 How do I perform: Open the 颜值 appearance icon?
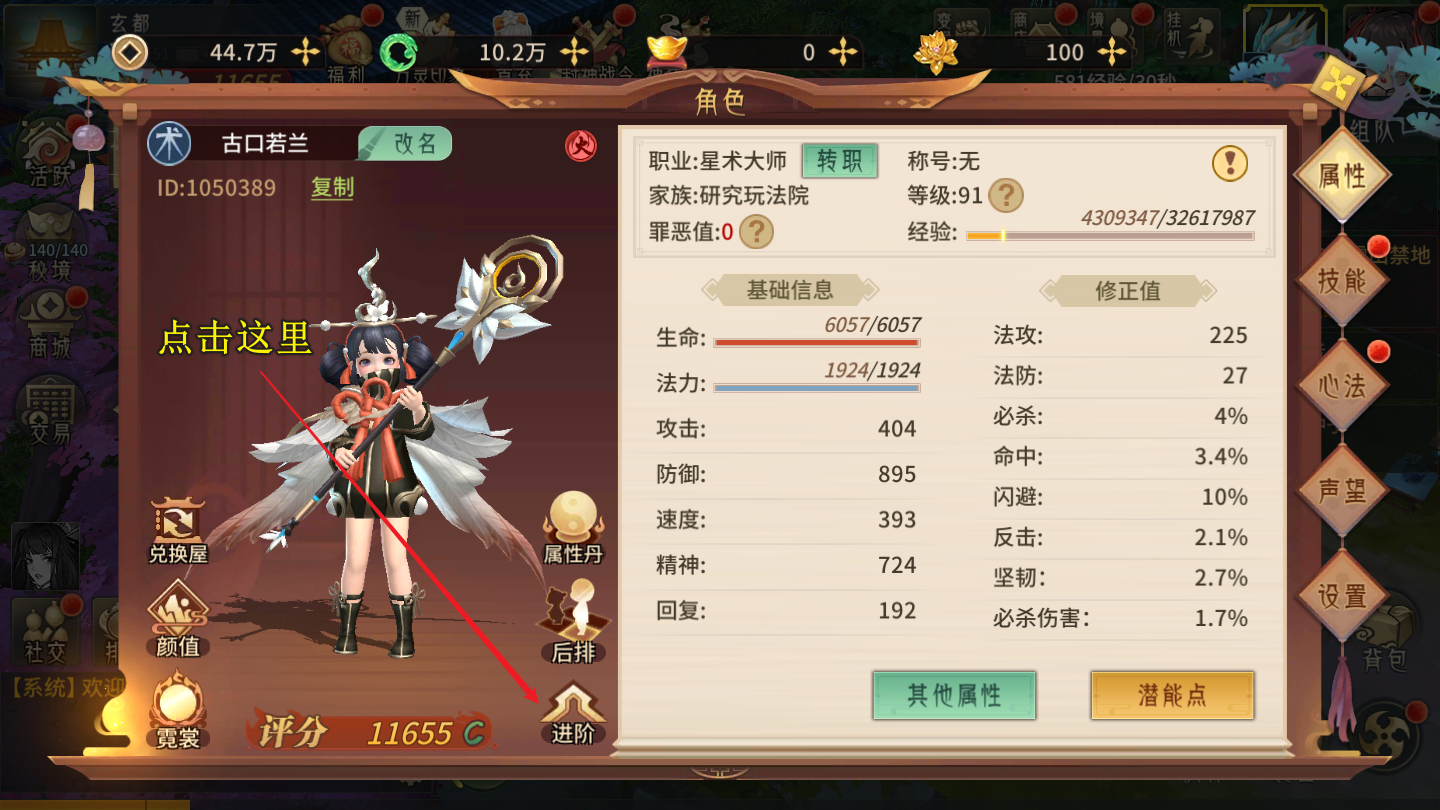tap(178, 621)
